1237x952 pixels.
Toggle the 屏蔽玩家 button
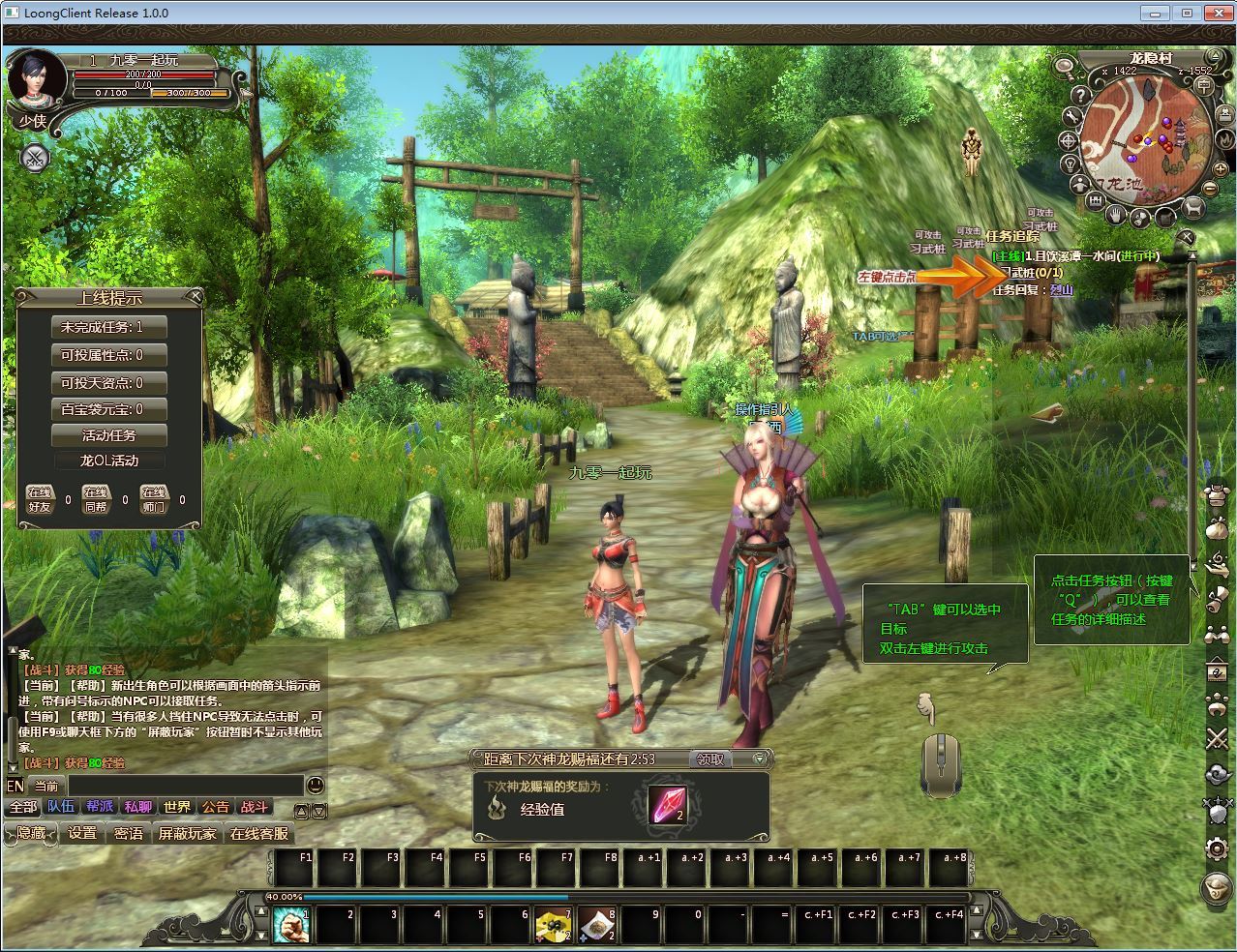point(187,833)
